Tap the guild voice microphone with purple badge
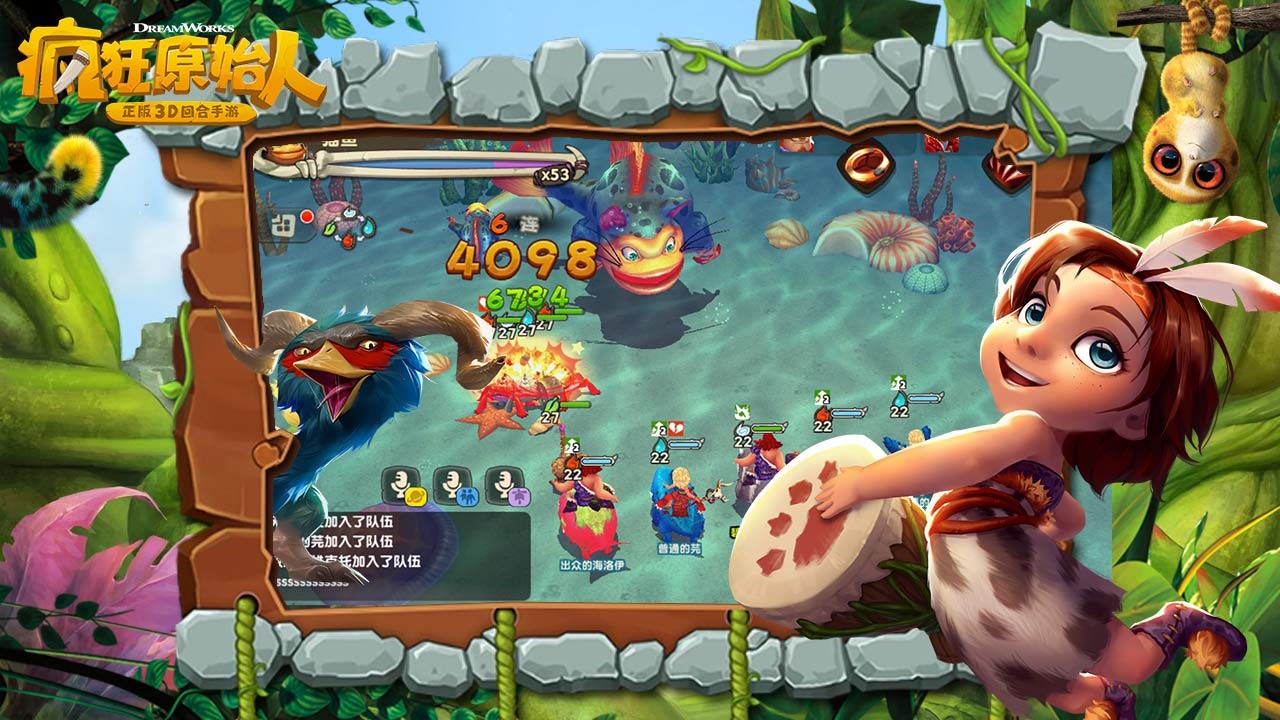 tap(505, 486)
